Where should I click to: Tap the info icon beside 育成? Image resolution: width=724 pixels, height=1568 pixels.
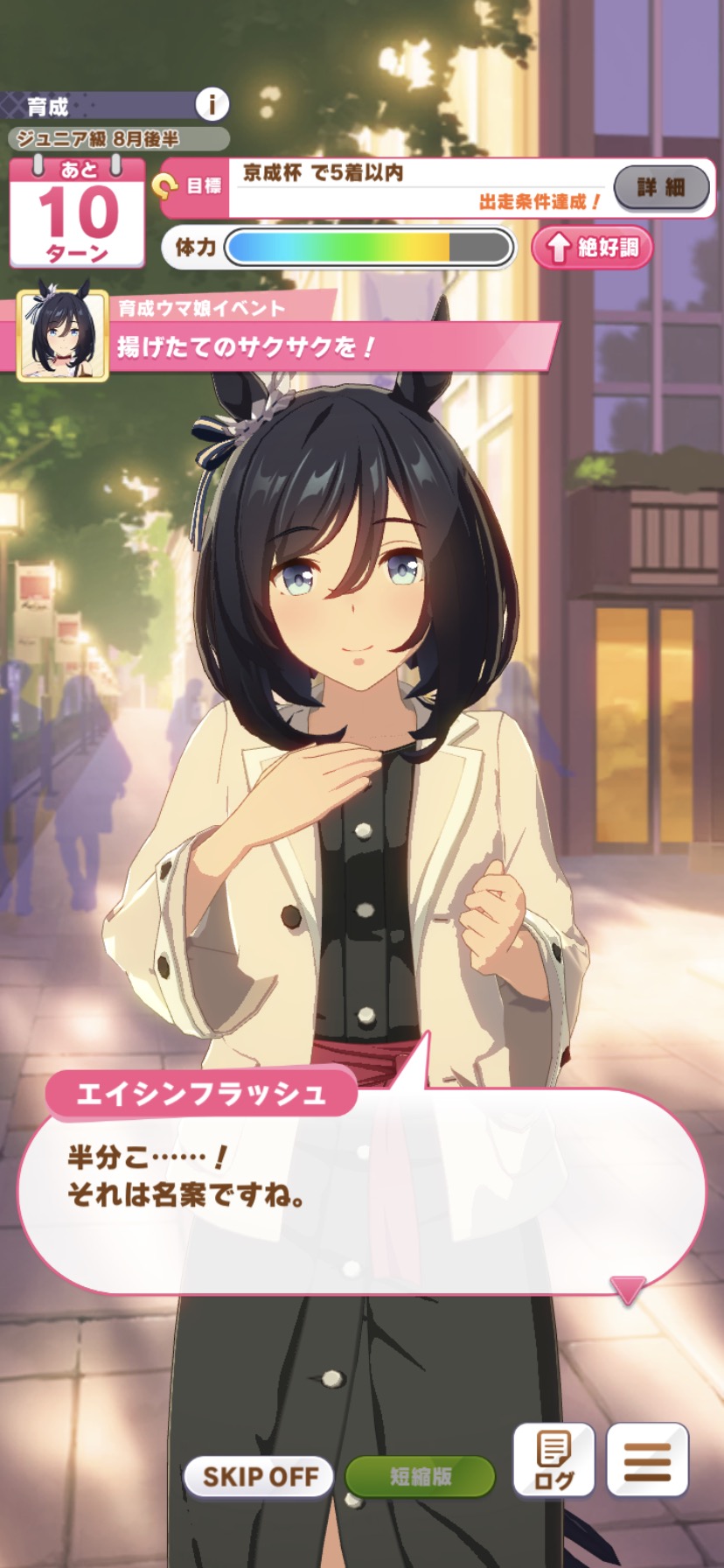point(211,105)
